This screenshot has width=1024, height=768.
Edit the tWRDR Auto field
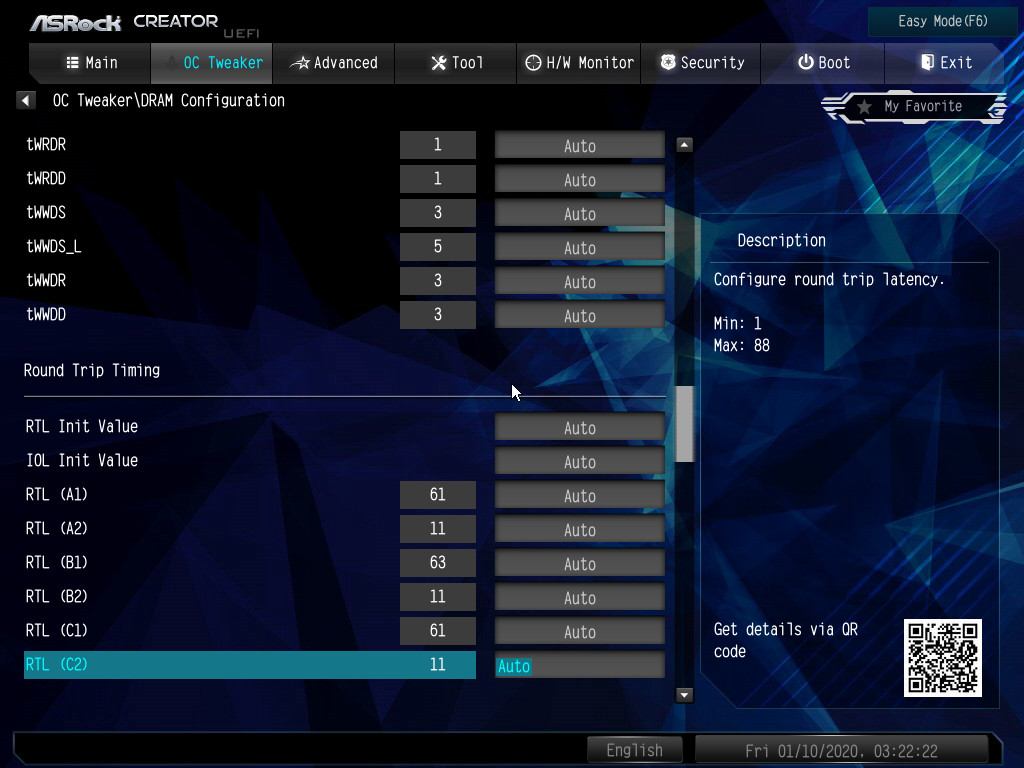580,146
